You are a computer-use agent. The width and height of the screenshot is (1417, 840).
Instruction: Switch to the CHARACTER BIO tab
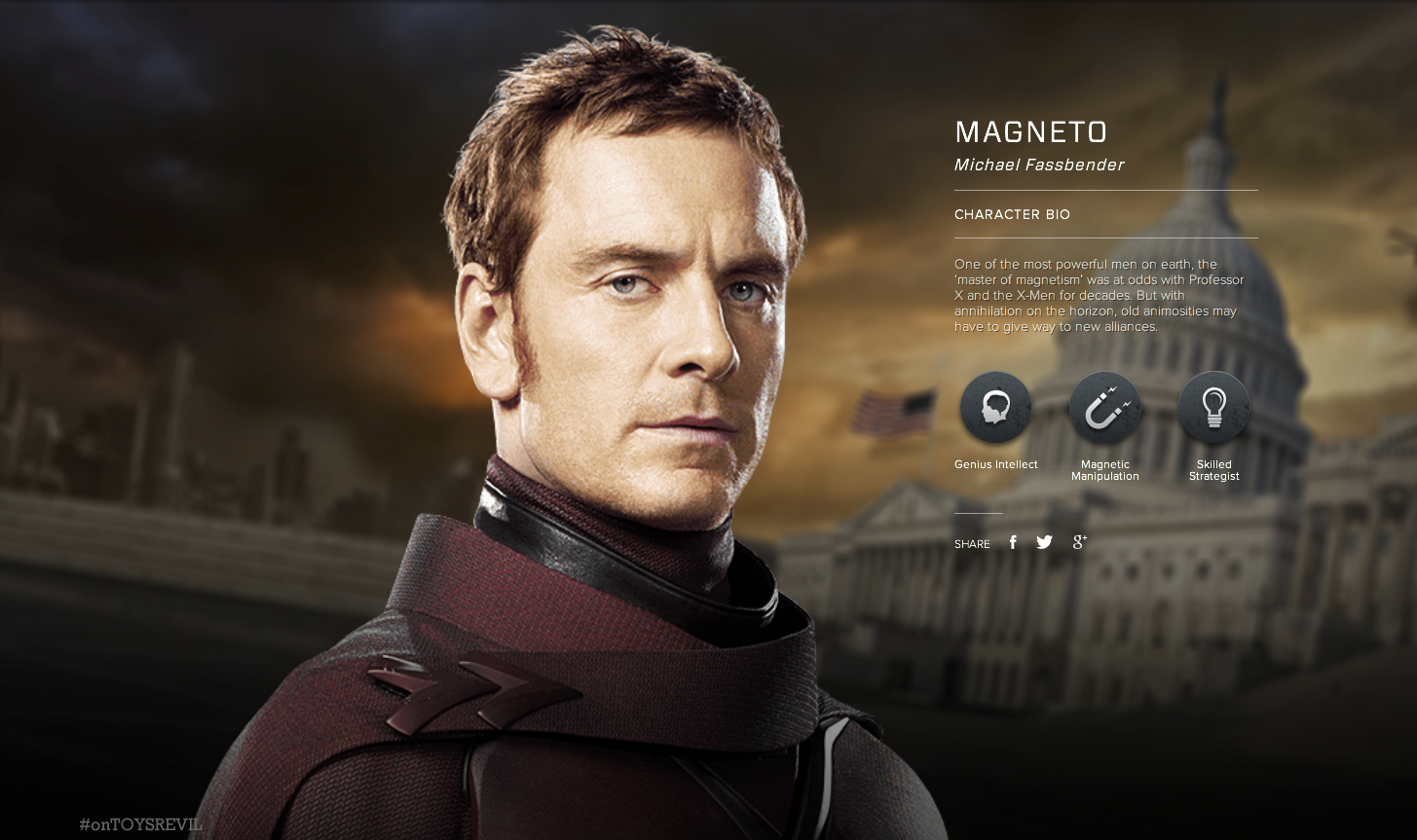(x=1012, y=214)
